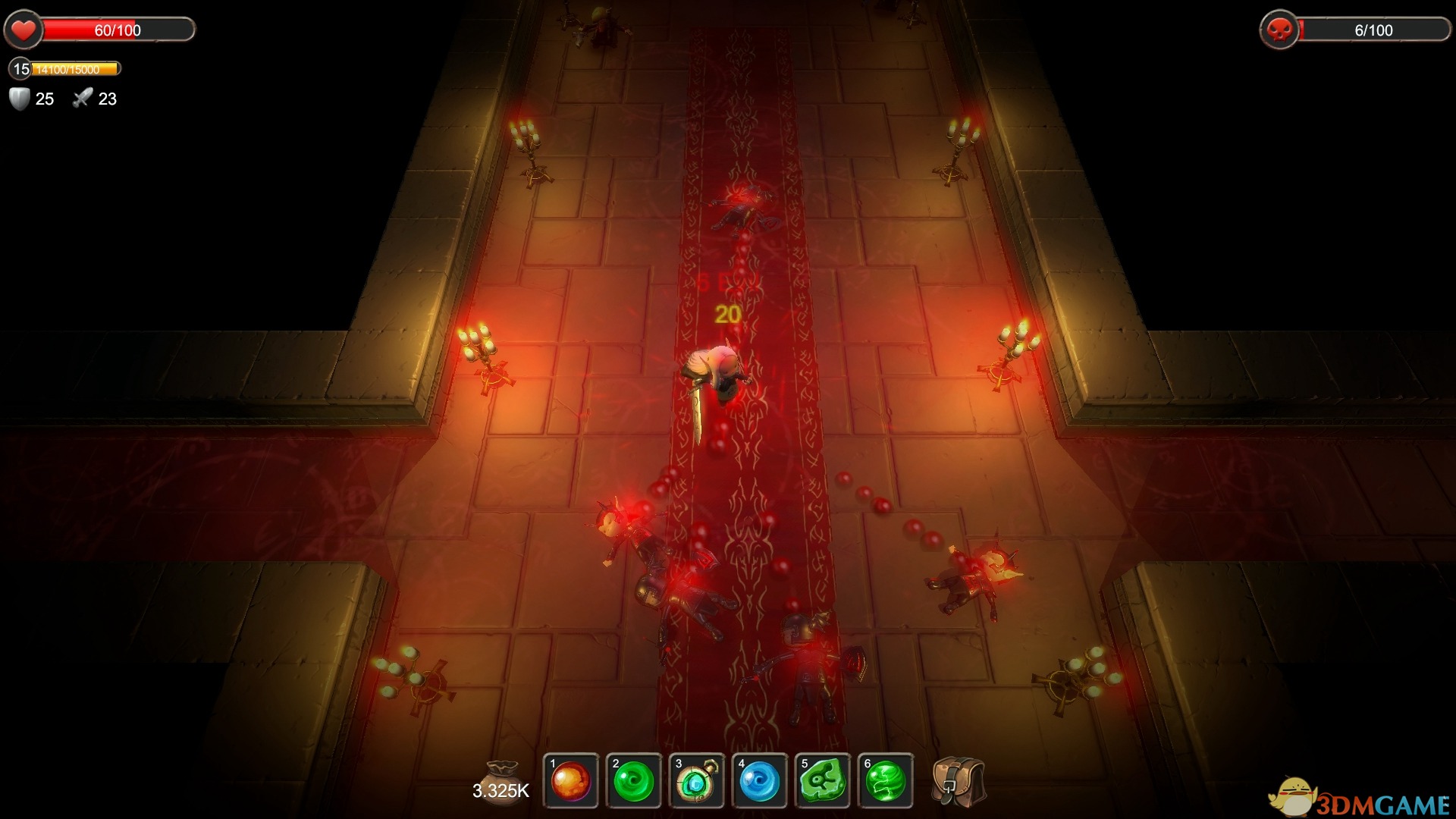Image resolution: width=1456 pixels, height=819 pixels.
Task: Use the orange fire orb in slot 1
Action: [x=571, y=781]
